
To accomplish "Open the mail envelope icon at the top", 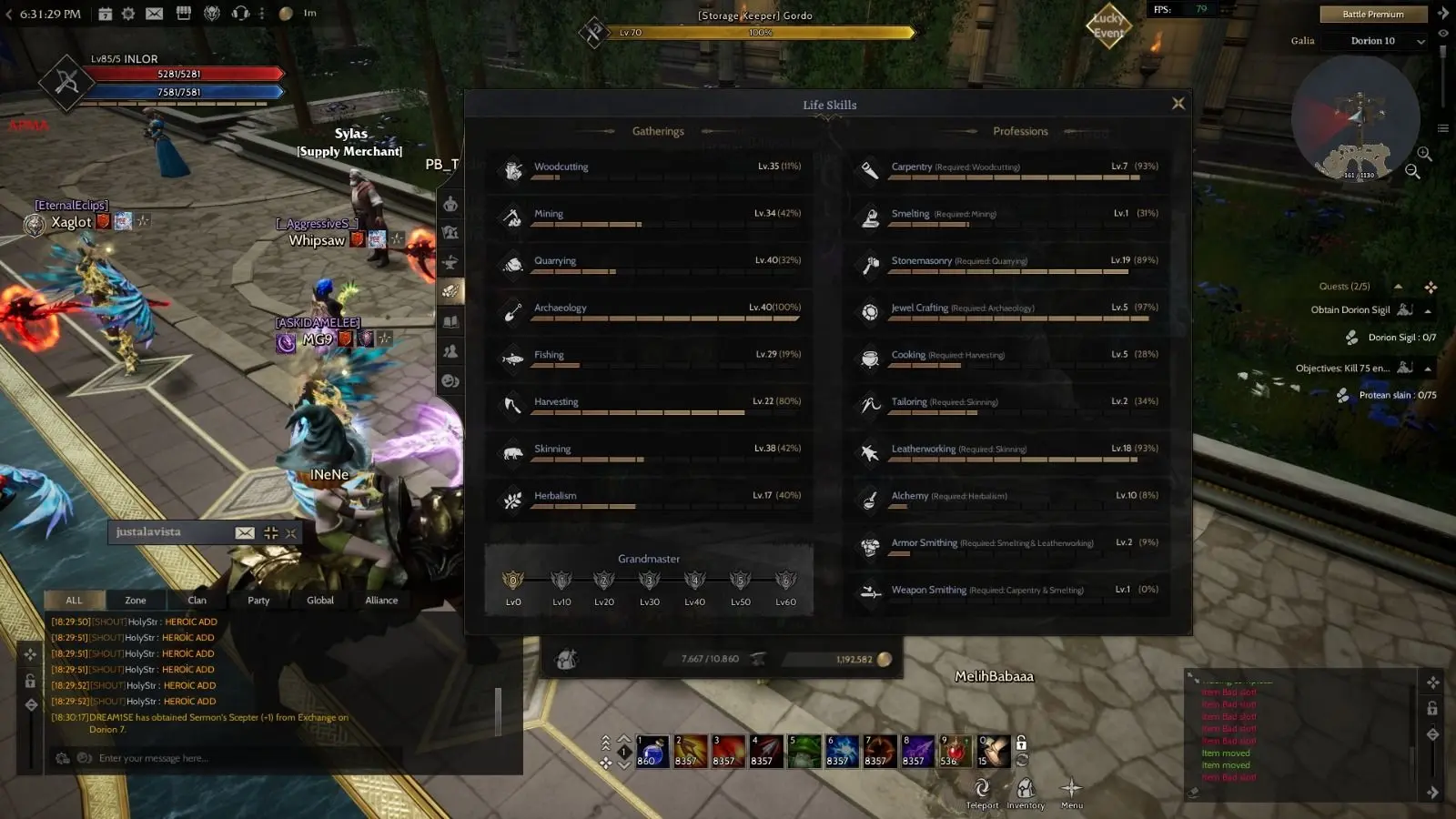I will click(153, 14).
